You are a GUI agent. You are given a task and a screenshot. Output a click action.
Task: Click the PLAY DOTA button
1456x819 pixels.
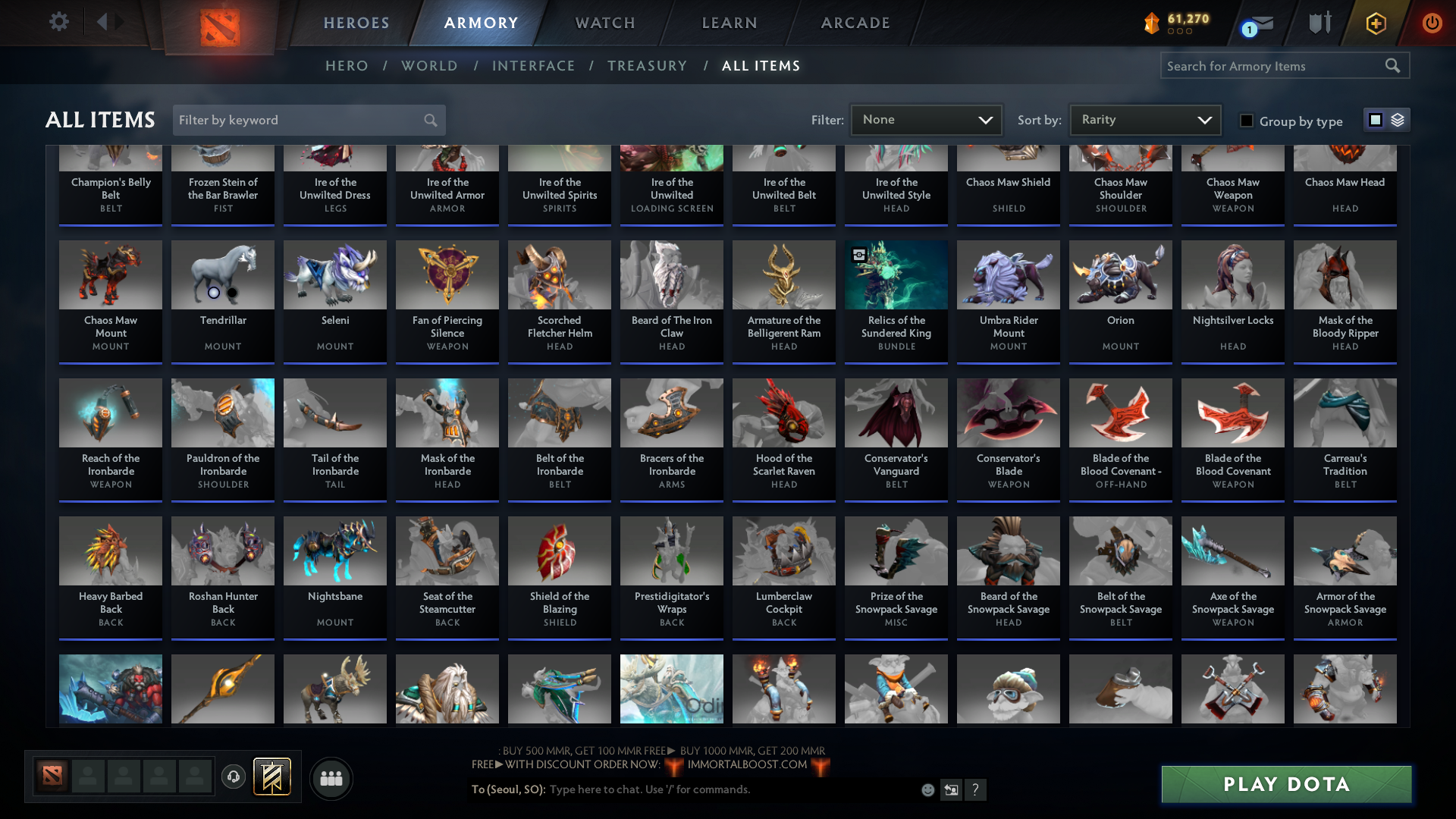[x=1285, y=784]
